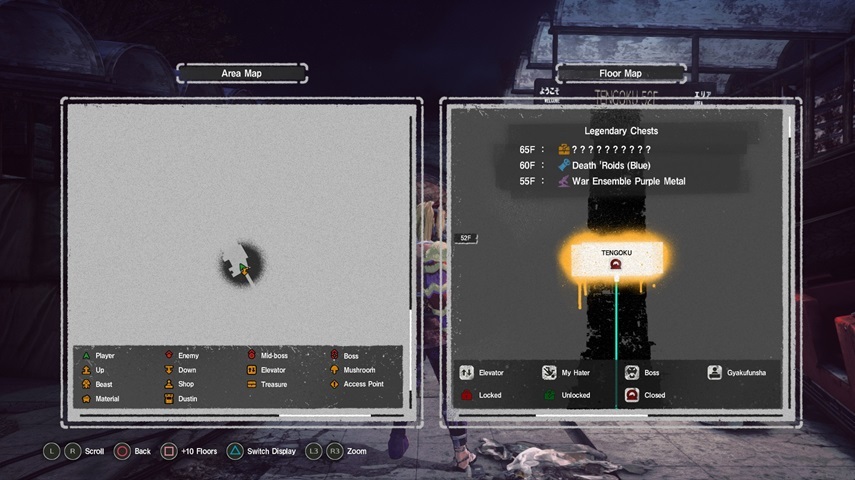Click the Gyakufunsha legend entry
This screenshot has height=480, width=855.
coord(738,373)
